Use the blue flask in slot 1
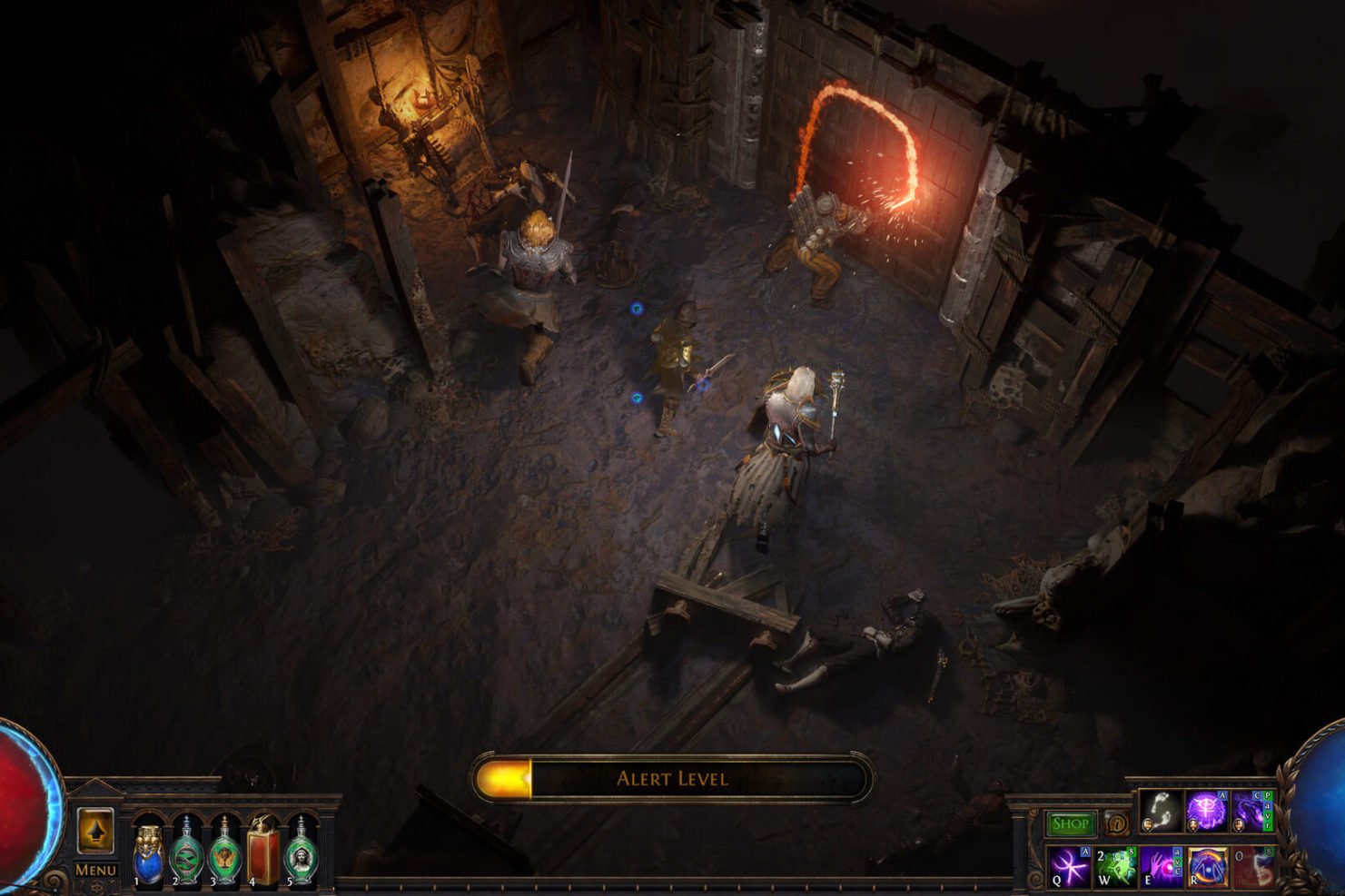 pos(149,853)
